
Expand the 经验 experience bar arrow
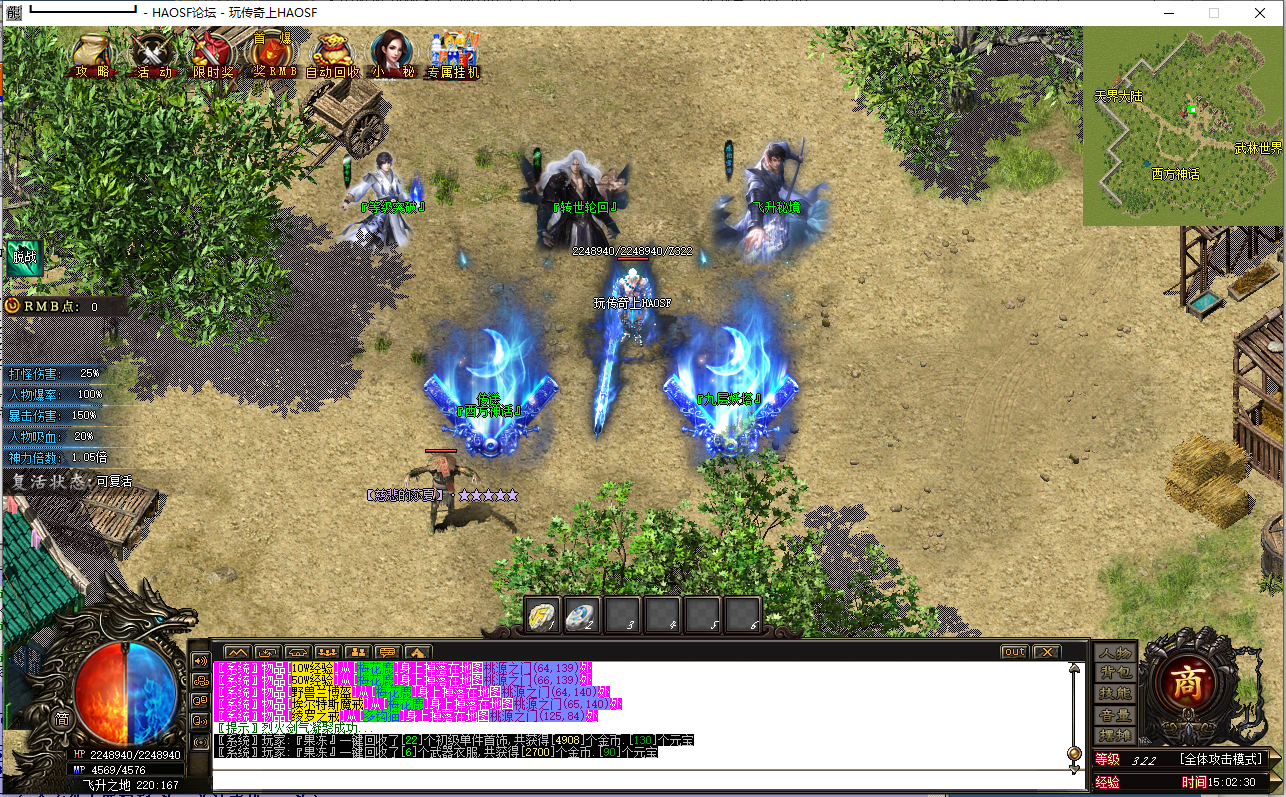(x=1277, y=781)
